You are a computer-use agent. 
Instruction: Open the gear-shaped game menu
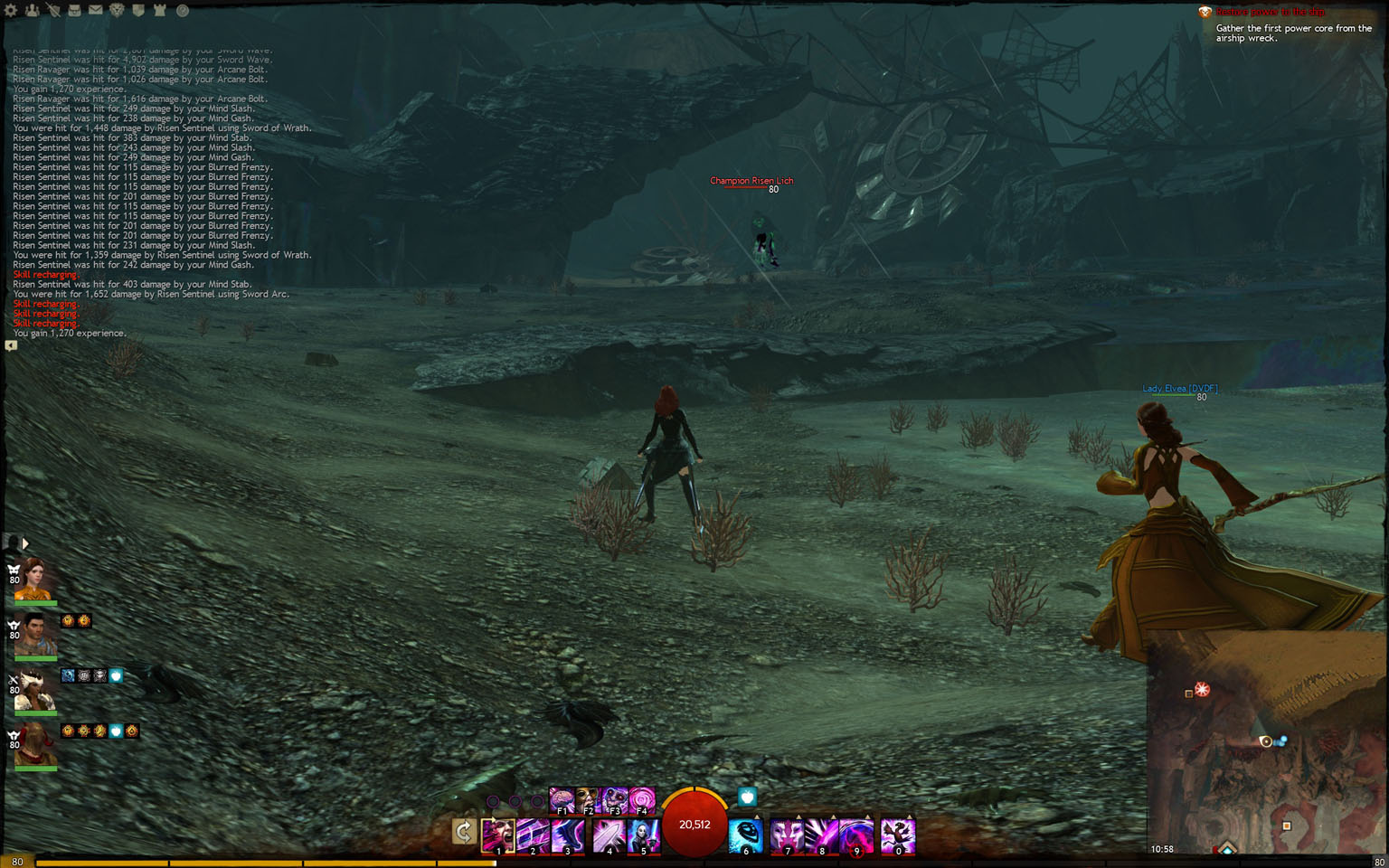click(11, 11)
